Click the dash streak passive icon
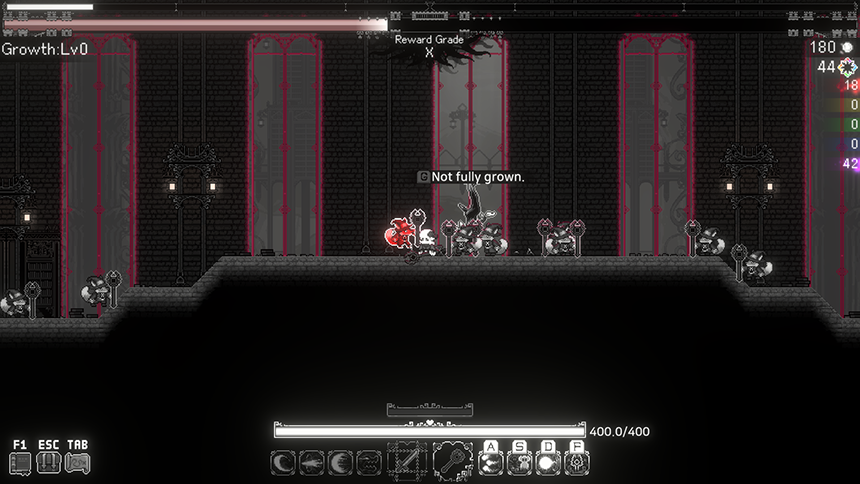860x484 pixels. pyautogui.click(x=312, y=463)
